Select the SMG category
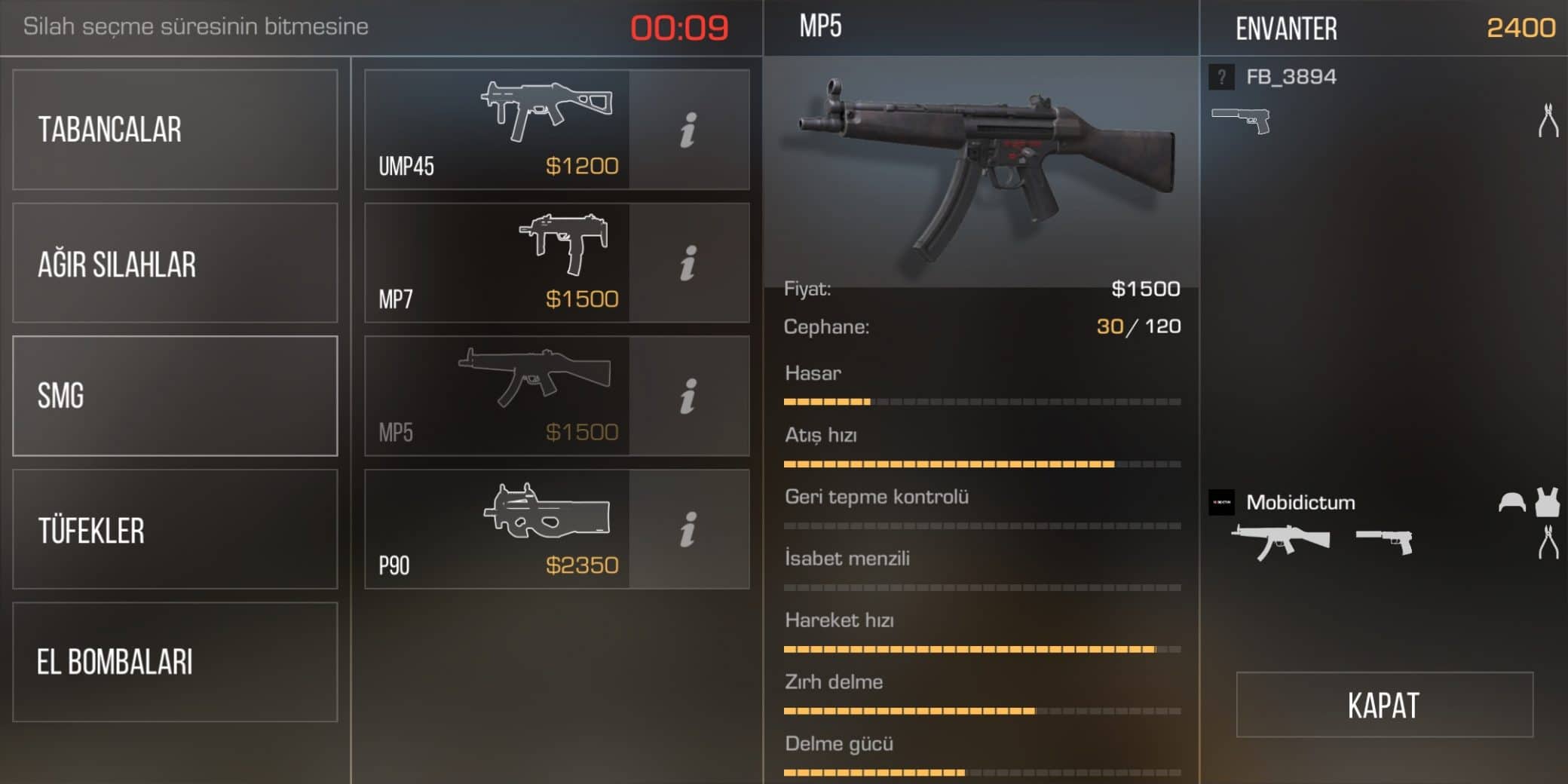 (175, 396)
